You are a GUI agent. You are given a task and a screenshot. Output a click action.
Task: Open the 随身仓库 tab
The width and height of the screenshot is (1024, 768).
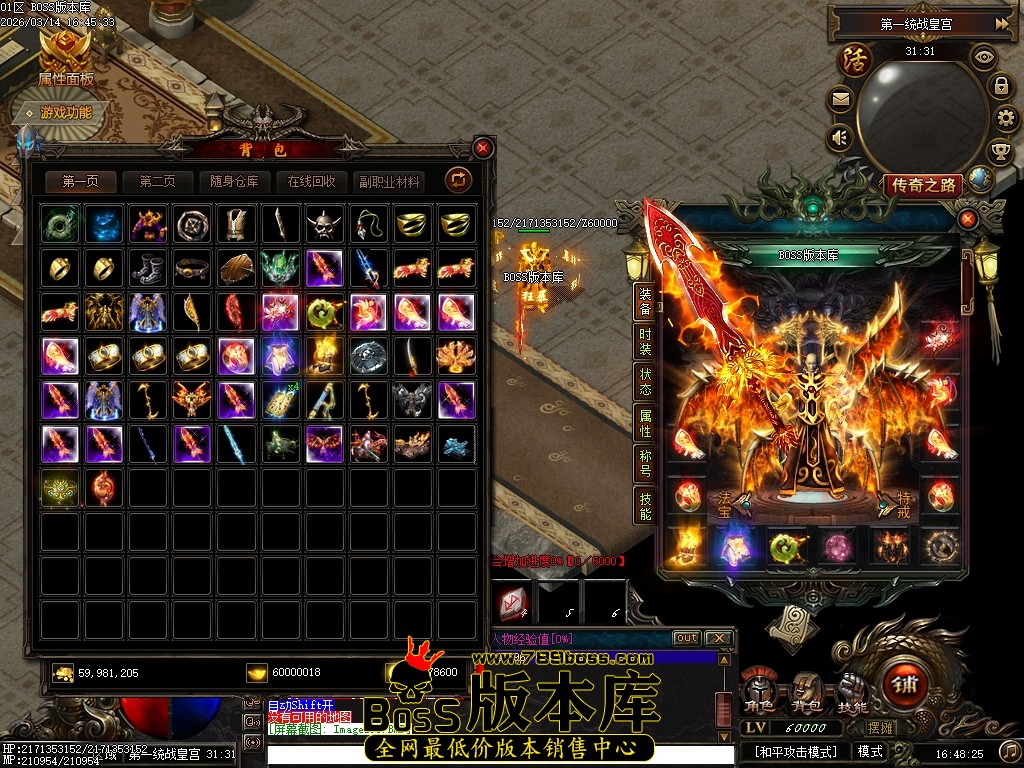coord(234,181)
